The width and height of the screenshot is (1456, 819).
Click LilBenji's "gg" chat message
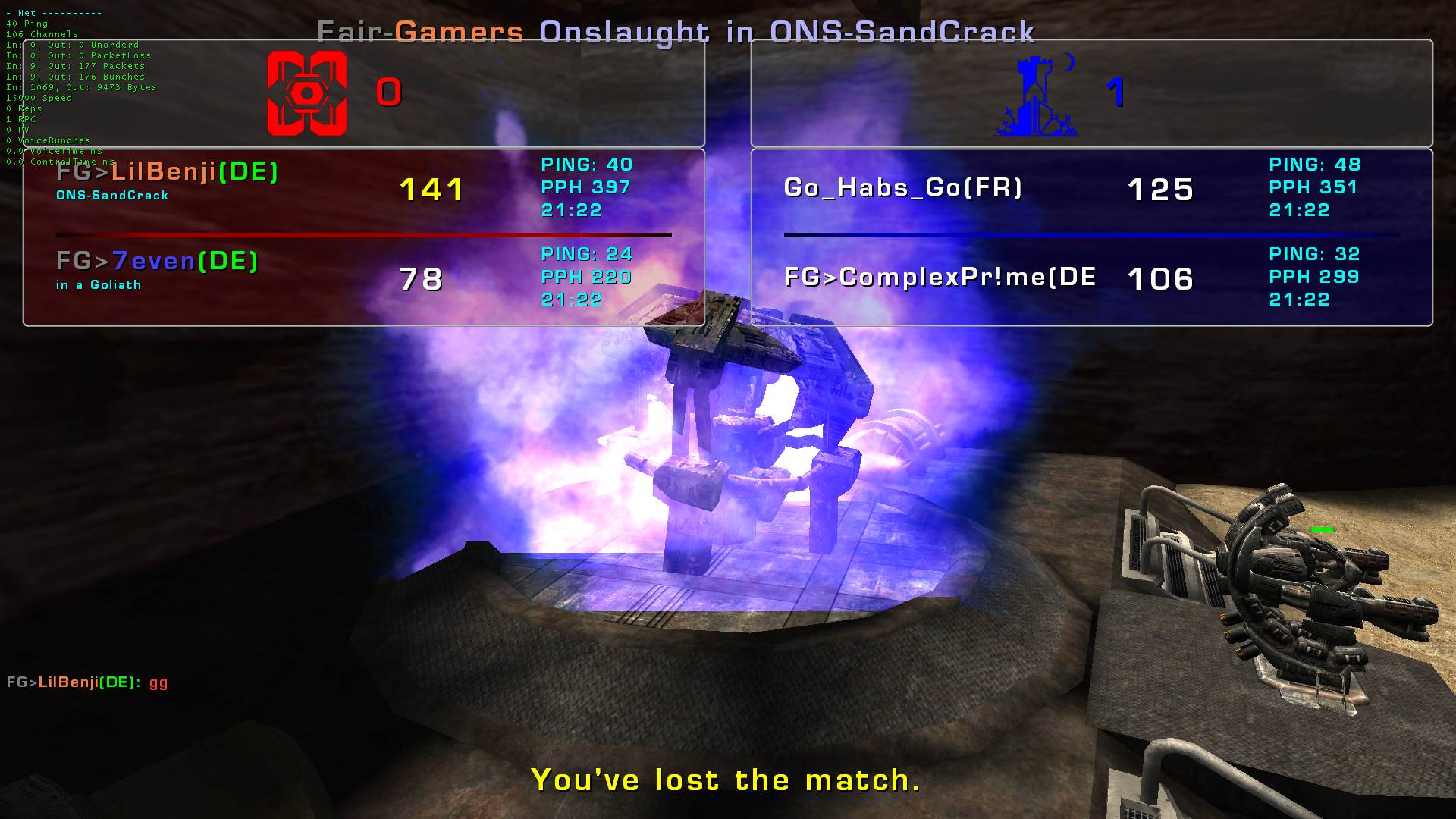(x=87, y=682)
